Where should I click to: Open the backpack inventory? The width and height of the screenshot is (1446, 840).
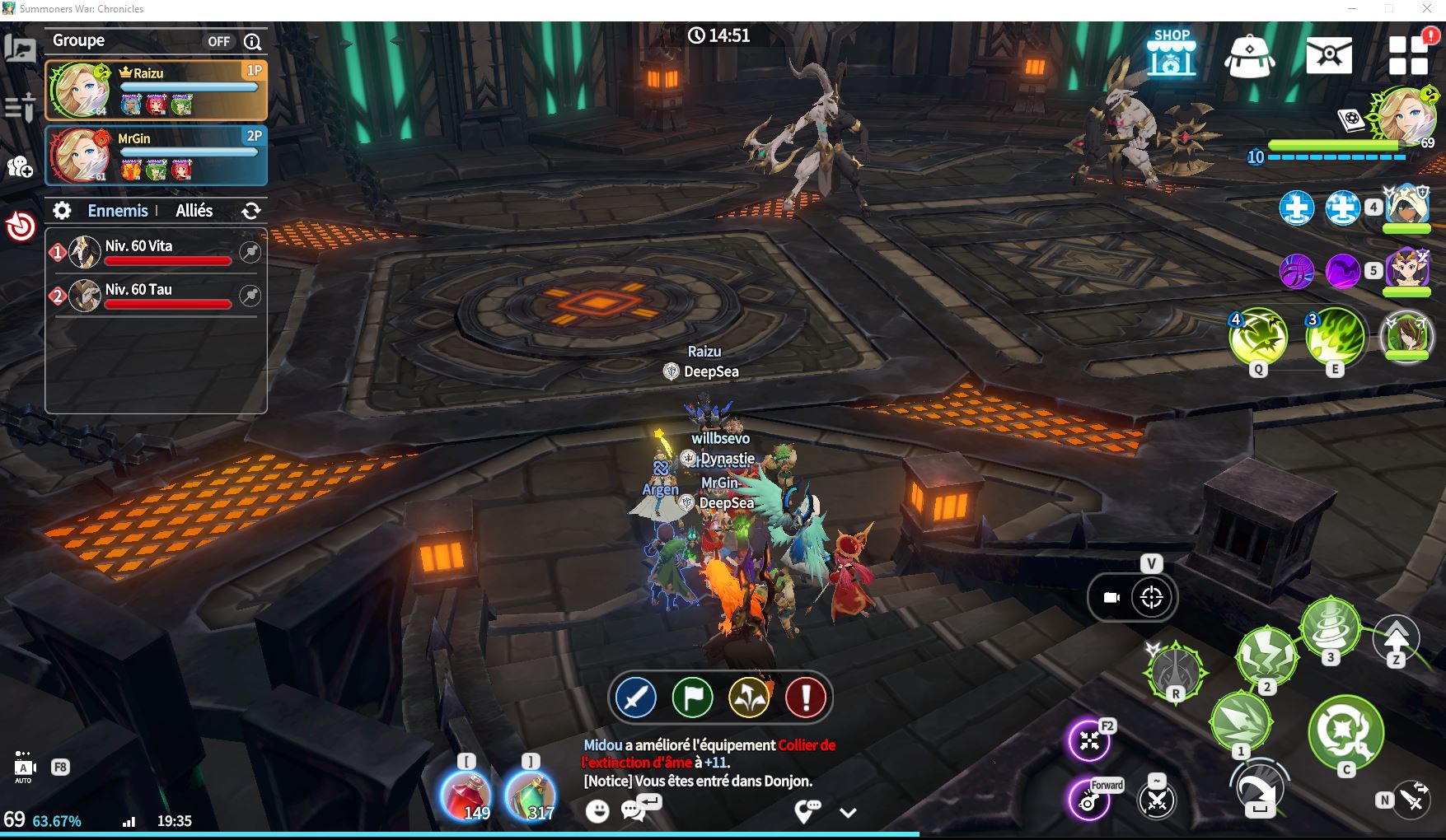pos(1250,56)
